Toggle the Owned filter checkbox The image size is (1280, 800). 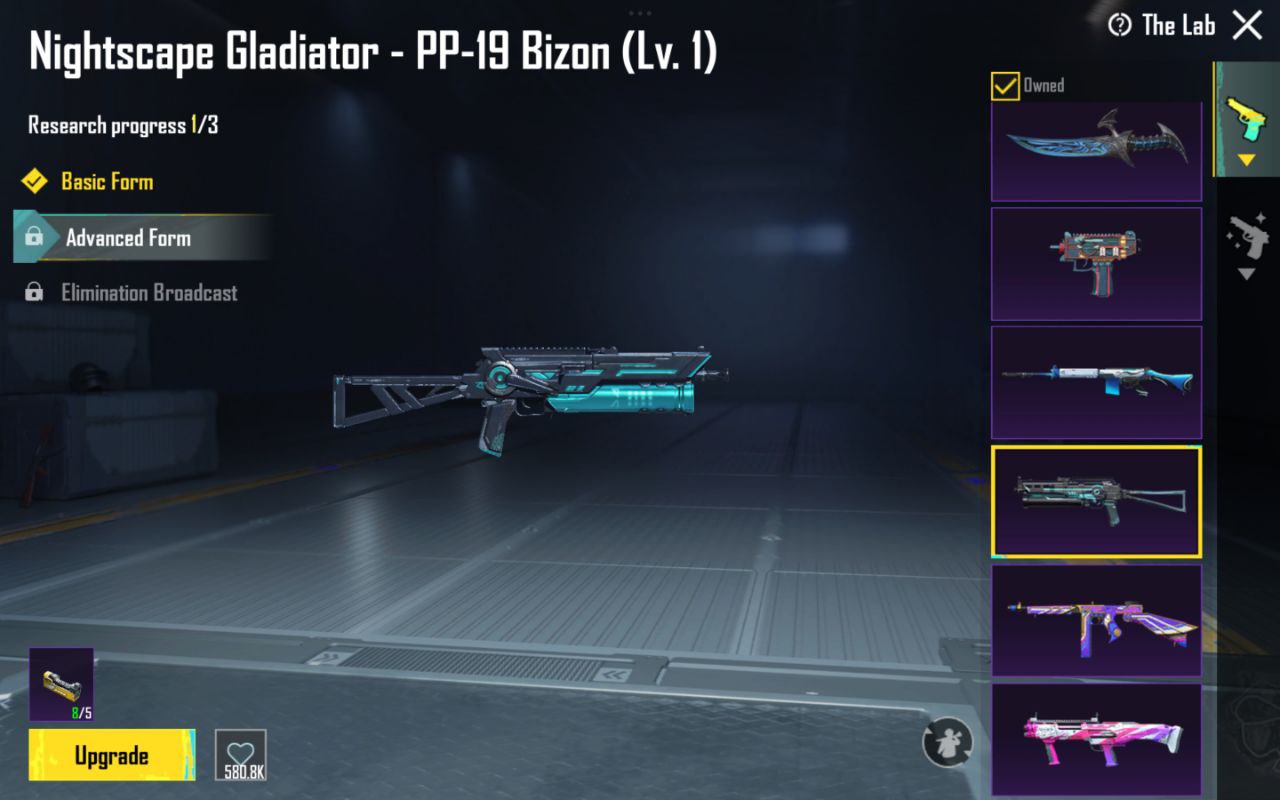tap(1005, 86)
